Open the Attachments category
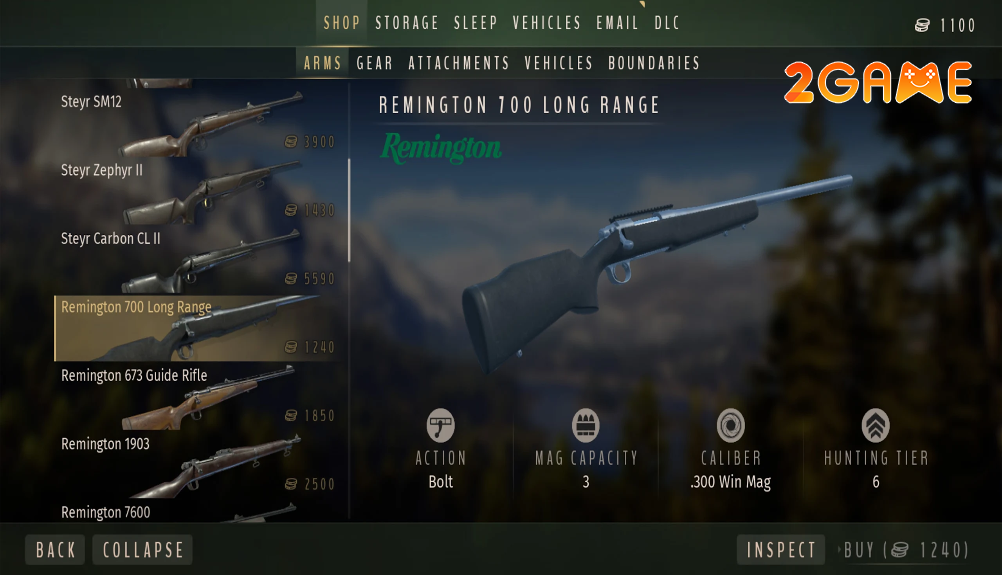This screenshot has width=1002, height=575. pos(459,63)
